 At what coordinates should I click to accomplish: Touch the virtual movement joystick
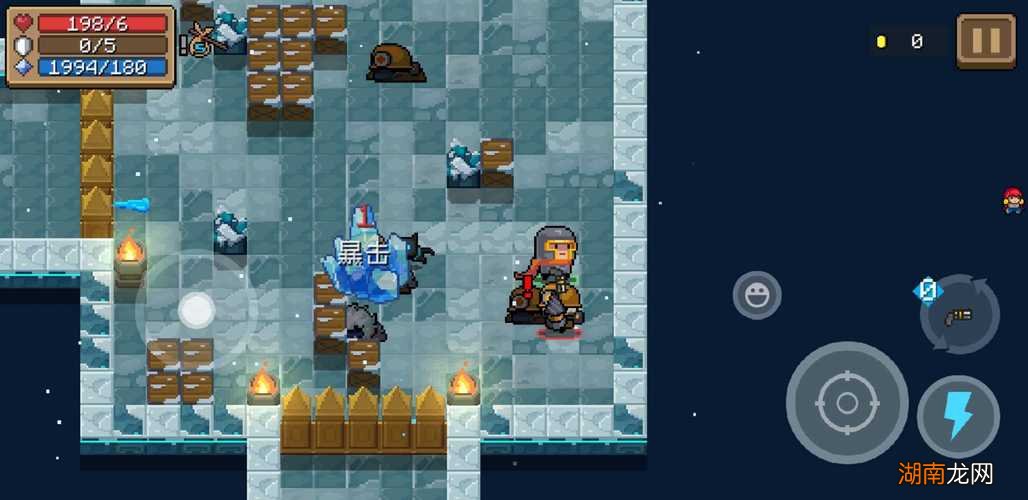[196, 311]
